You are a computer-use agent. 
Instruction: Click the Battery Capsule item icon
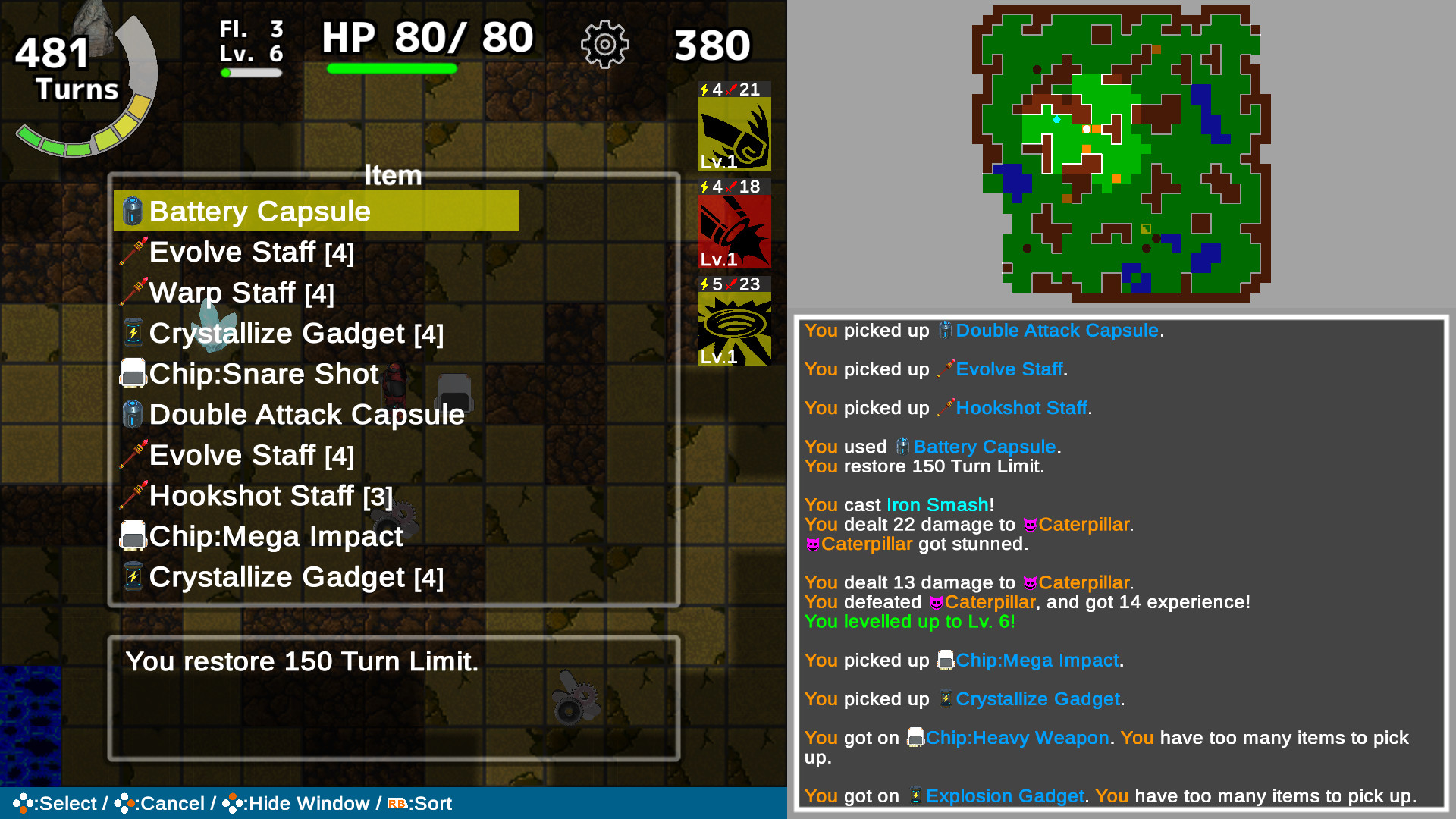pos(133,212)
